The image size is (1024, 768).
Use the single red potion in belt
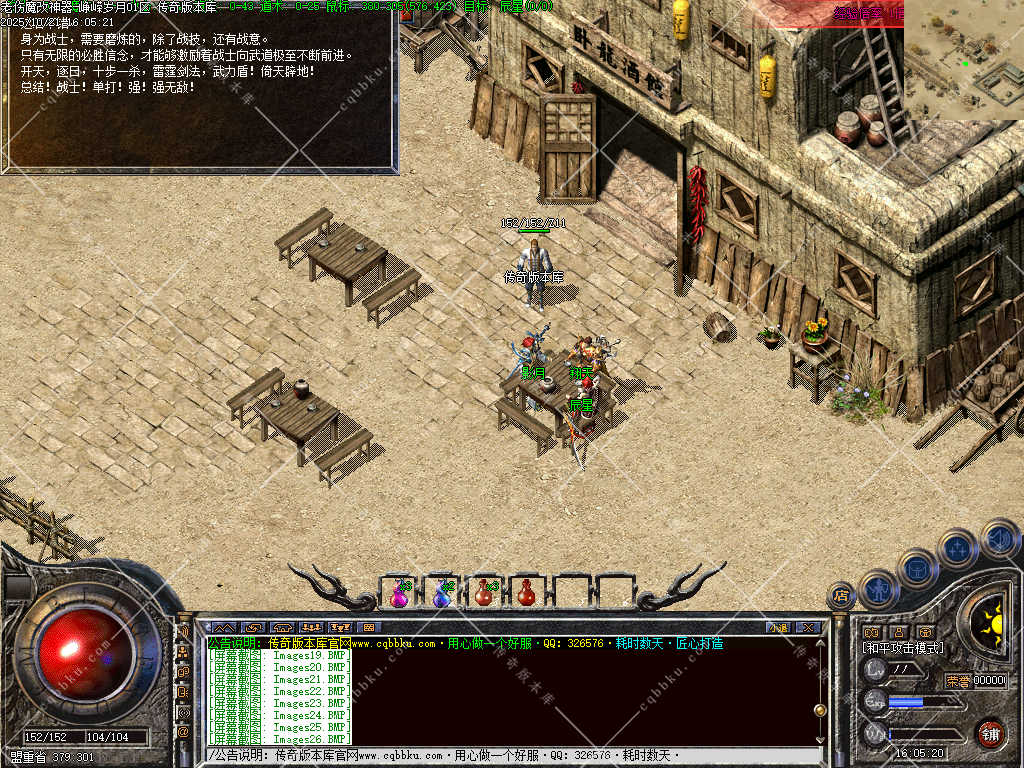point(526,593)
